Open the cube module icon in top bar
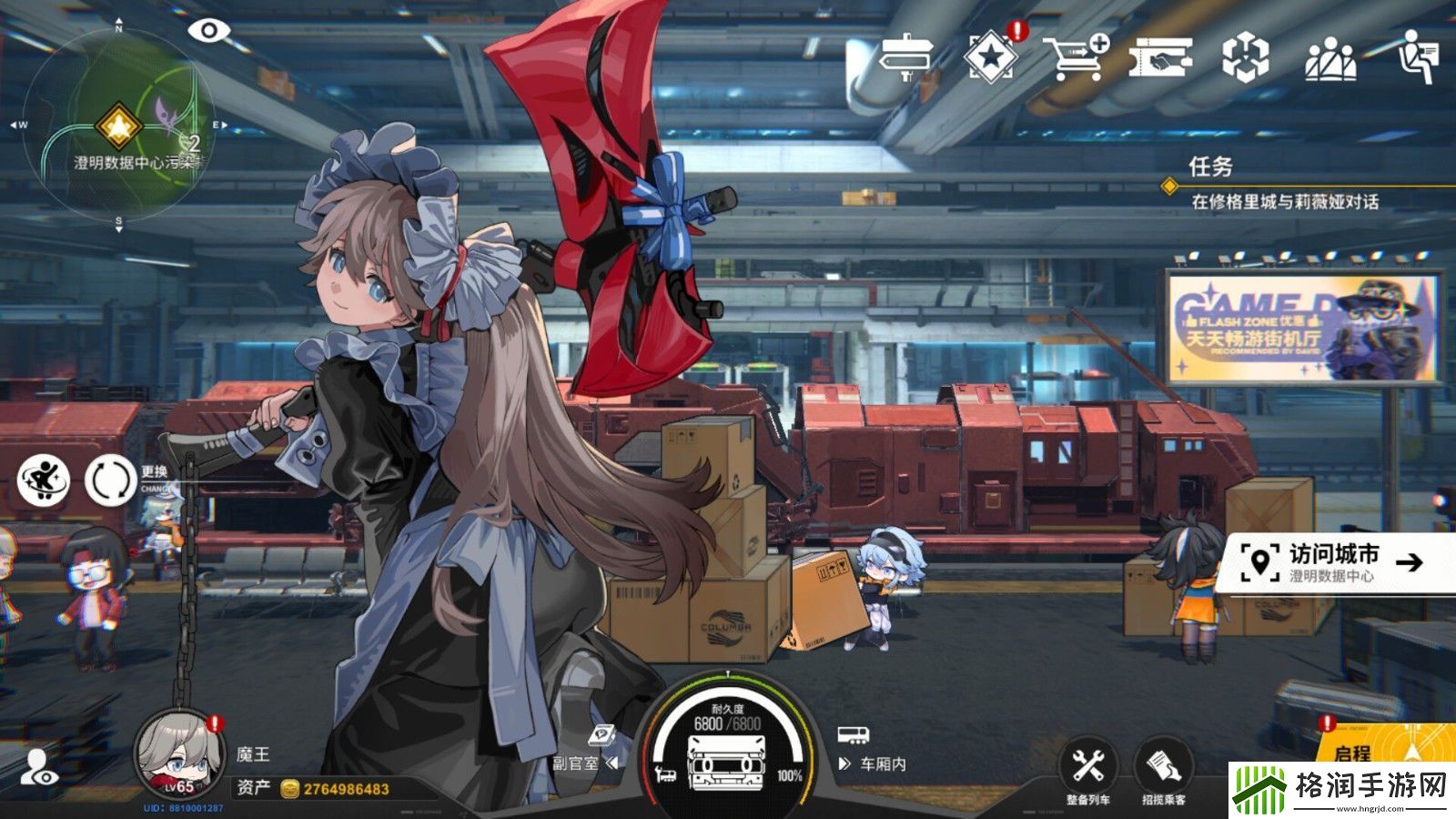Viewport: 1456px width, 819px height. (x=1249, y=56)
